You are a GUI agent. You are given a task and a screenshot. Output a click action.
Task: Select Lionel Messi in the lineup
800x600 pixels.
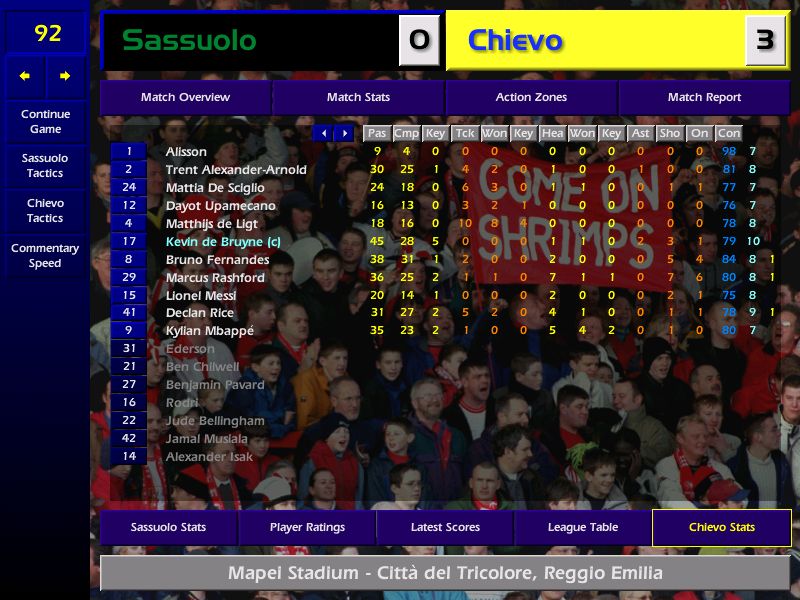click(201, 295)
